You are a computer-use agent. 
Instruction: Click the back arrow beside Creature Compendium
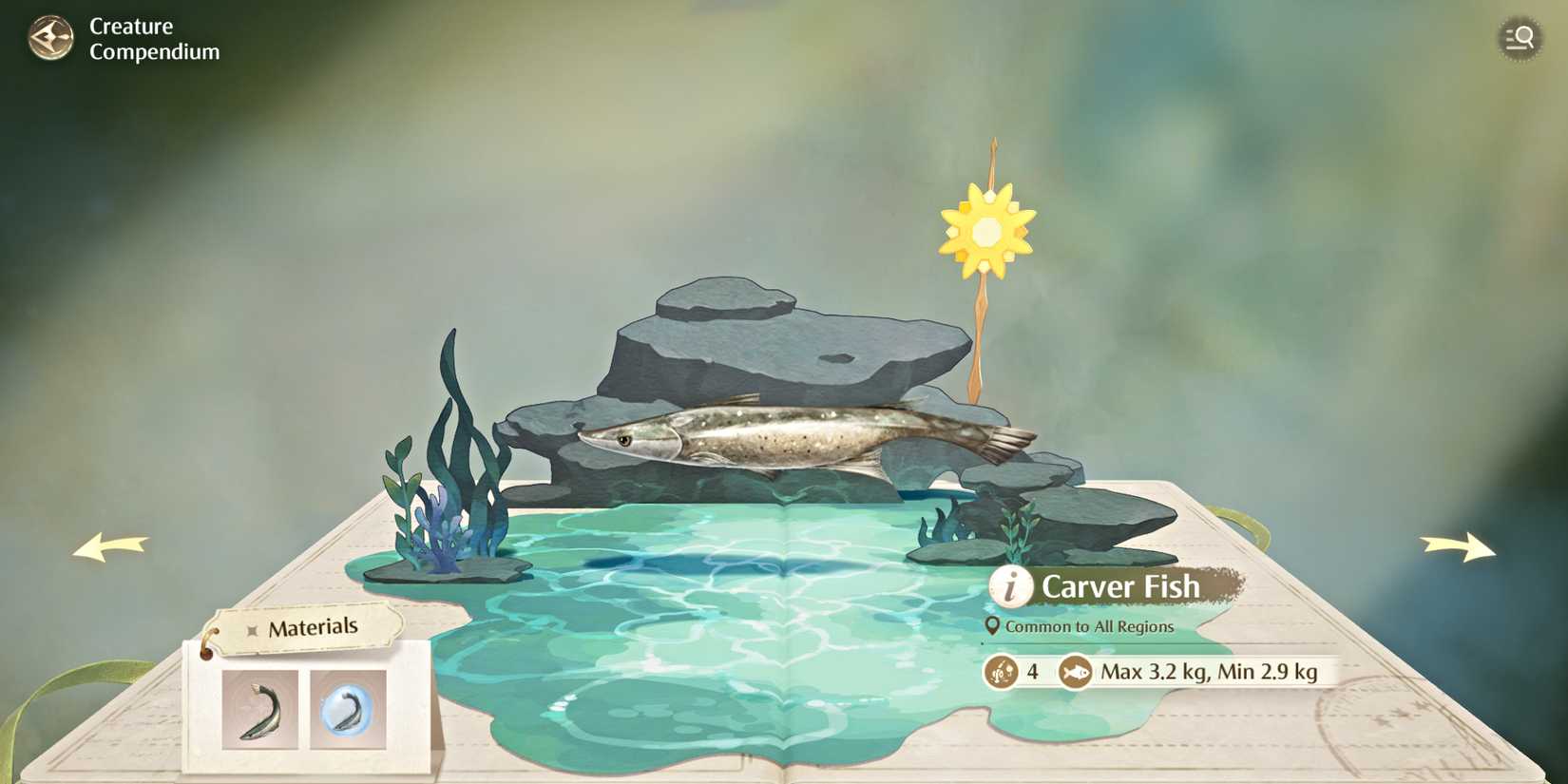52,38
